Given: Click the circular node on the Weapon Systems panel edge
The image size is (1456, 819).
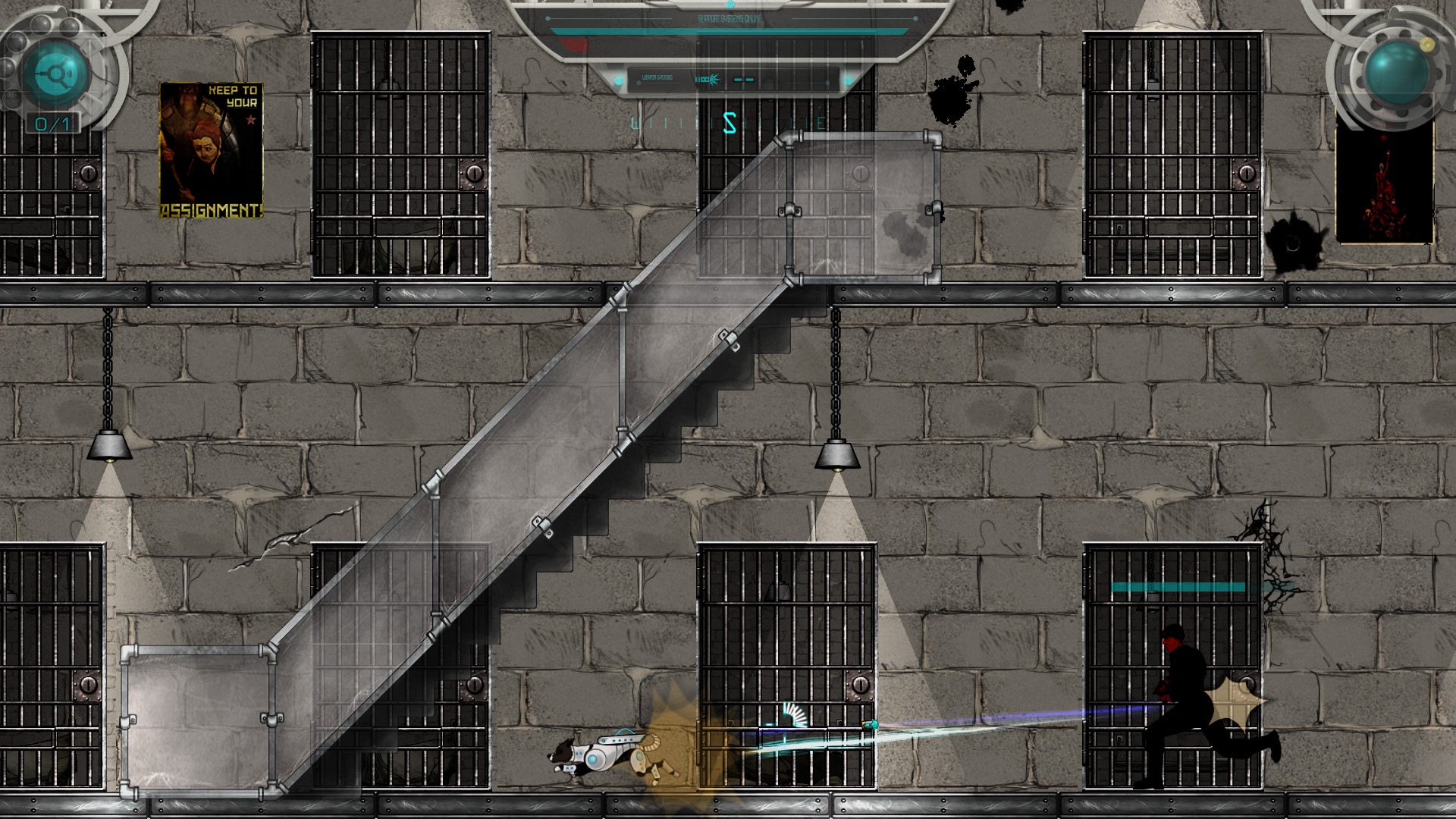Looking at the screenshot, I should pos(618,81).
